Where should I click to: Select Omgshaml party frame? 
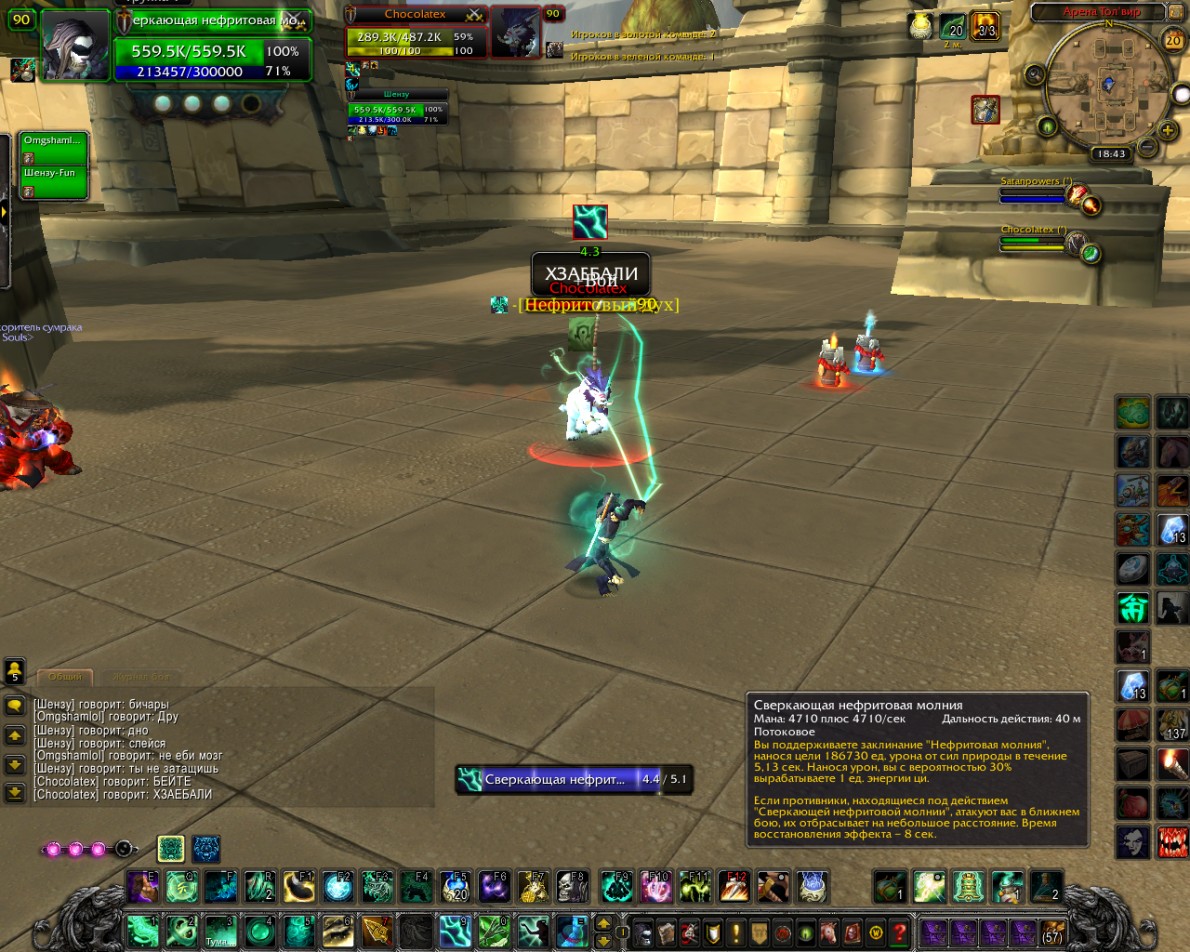tap(54, 147)
